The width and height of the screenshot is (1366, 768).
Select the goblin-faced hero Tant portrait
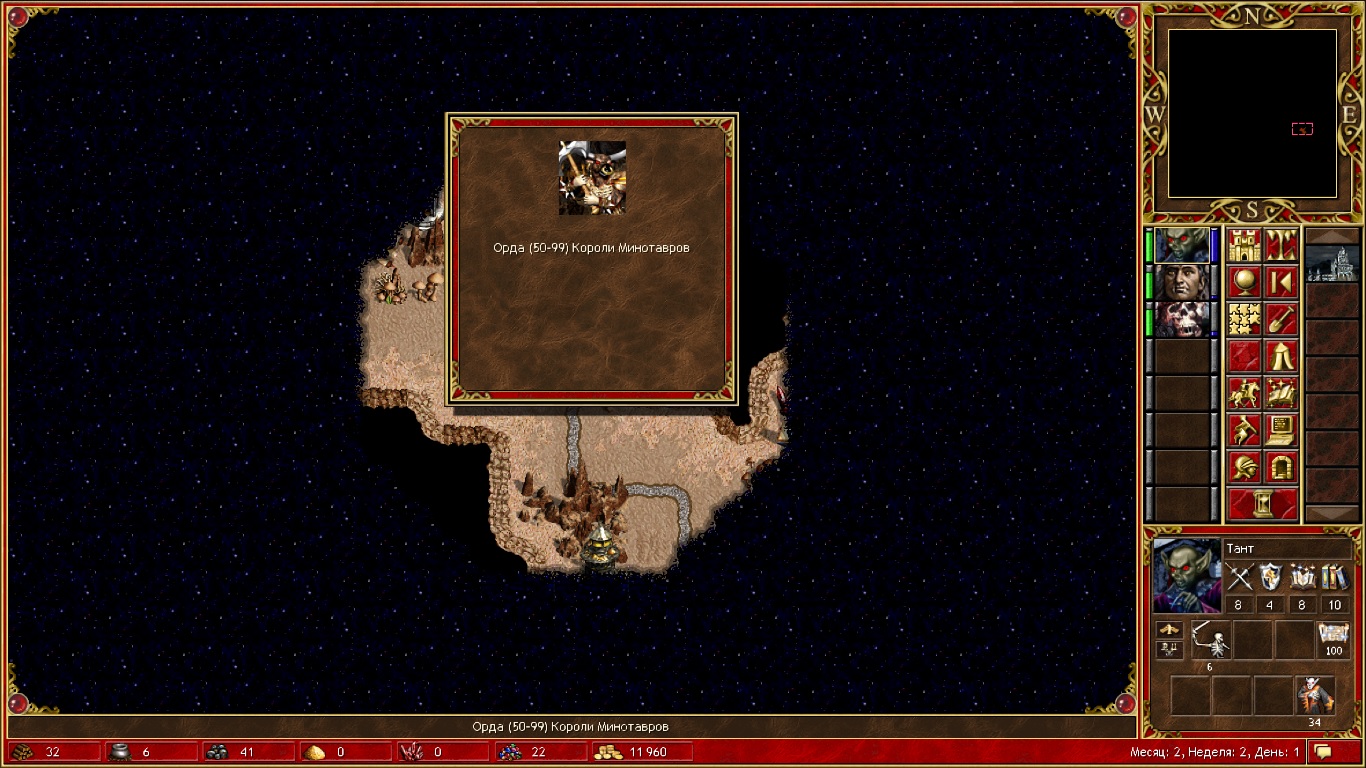pyautogui.click(x=1181, y=246)
